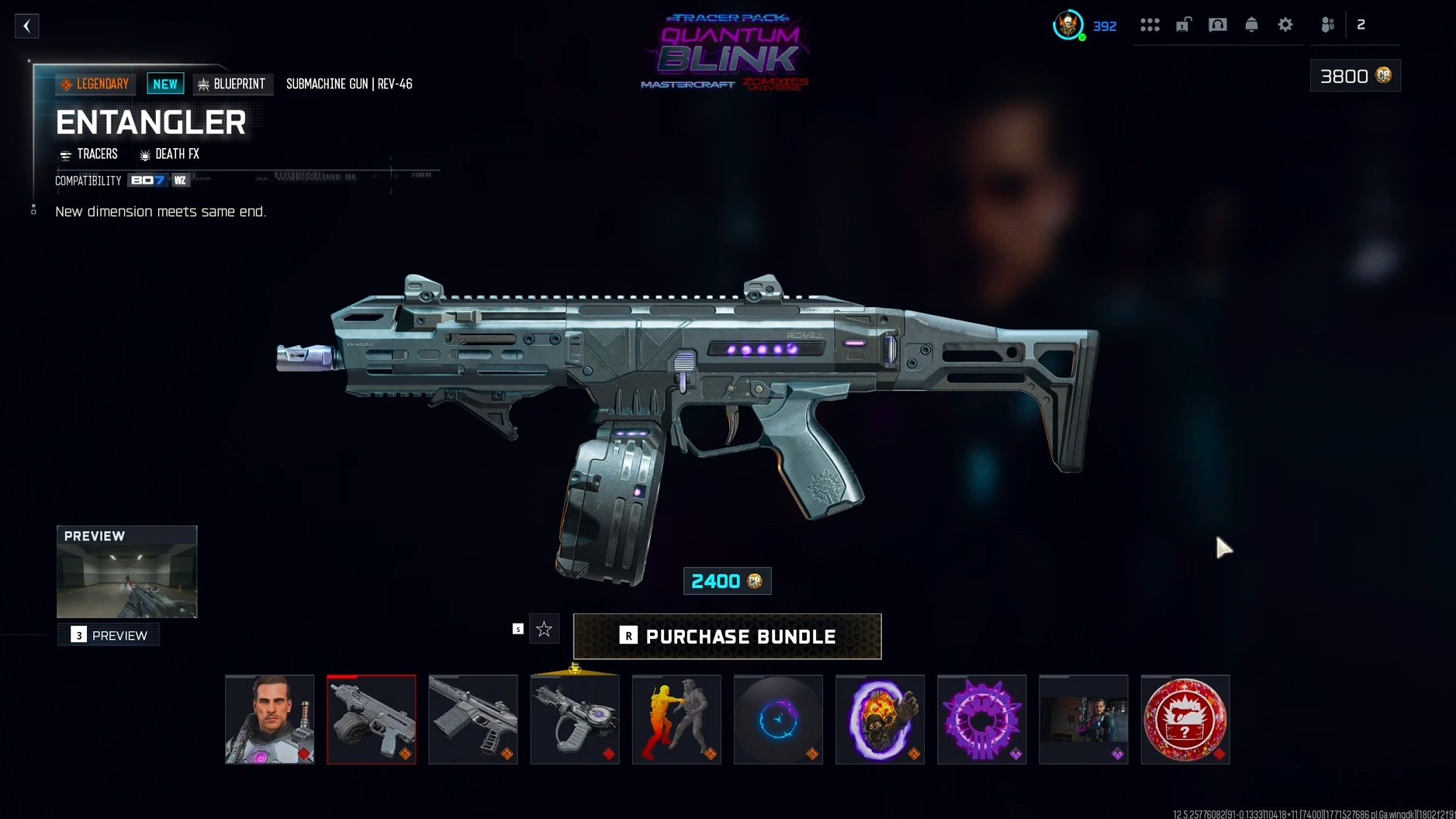
Task: Open the notifications bell
Action: (1251, 24)
